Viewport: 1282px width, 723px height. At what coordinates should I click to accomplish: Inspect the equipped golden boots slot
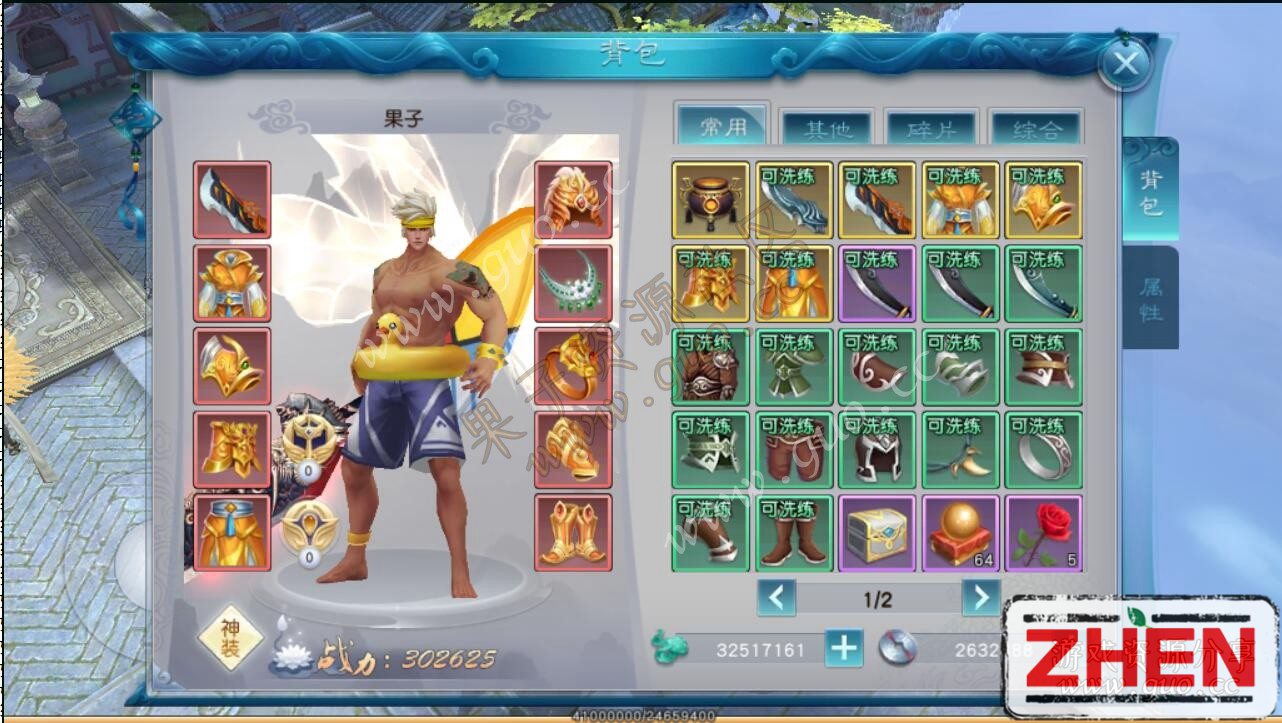574,533
